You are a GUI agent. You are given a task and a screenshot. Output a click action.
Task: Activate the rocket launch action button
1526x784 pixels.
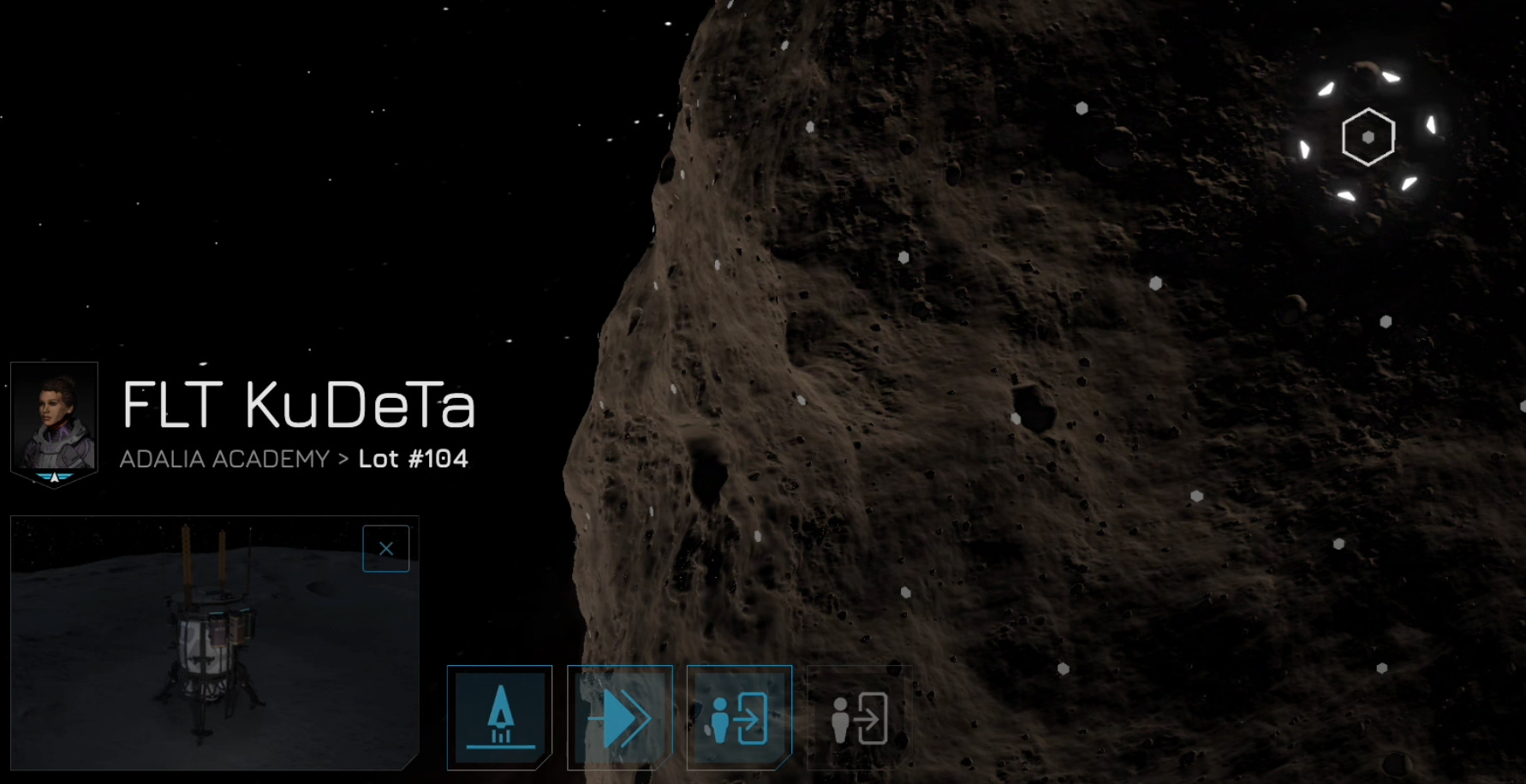tap(500, 717)
